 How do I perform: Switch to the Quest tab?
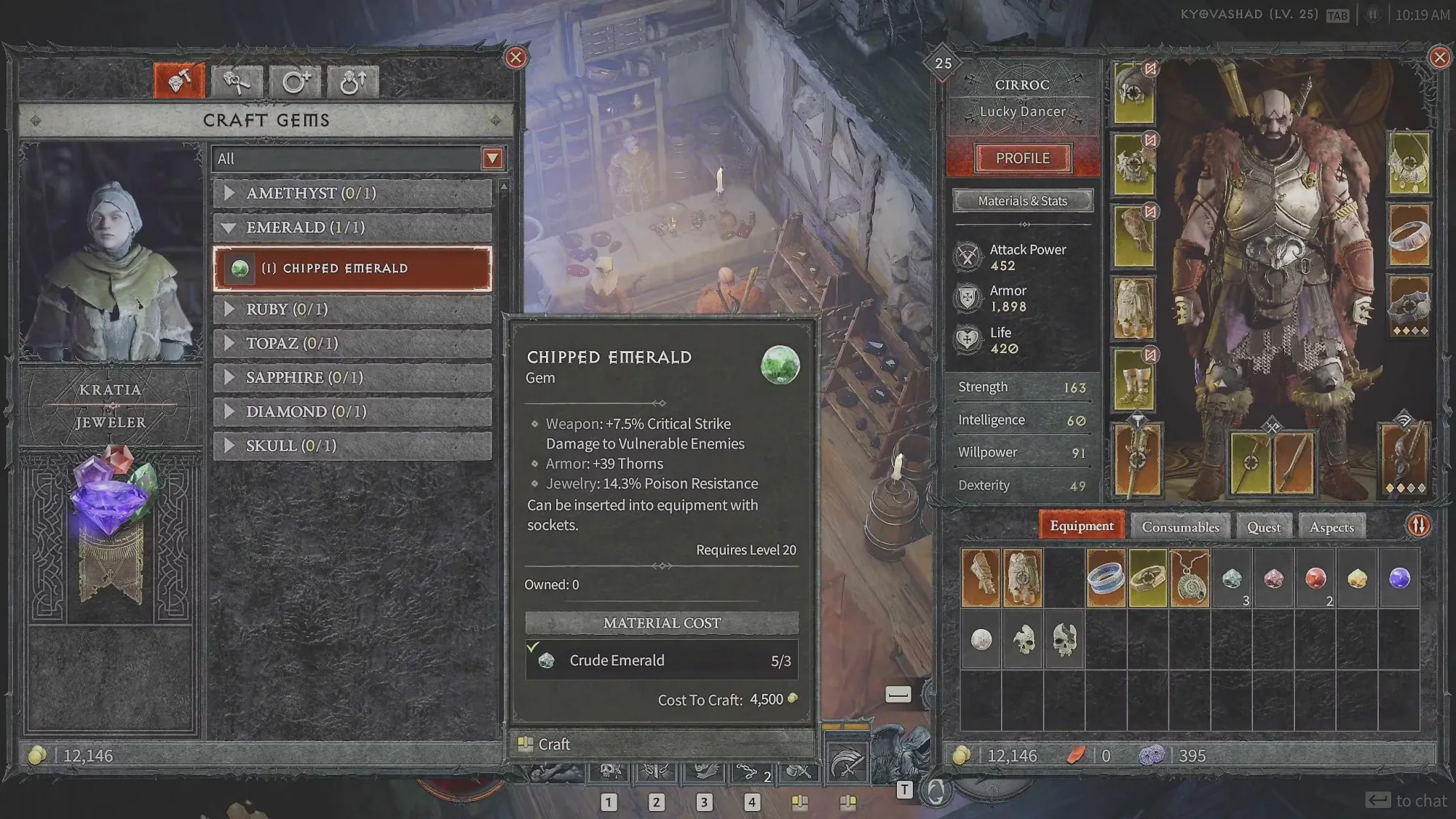pyautogui.click(x=1263, y=526)
